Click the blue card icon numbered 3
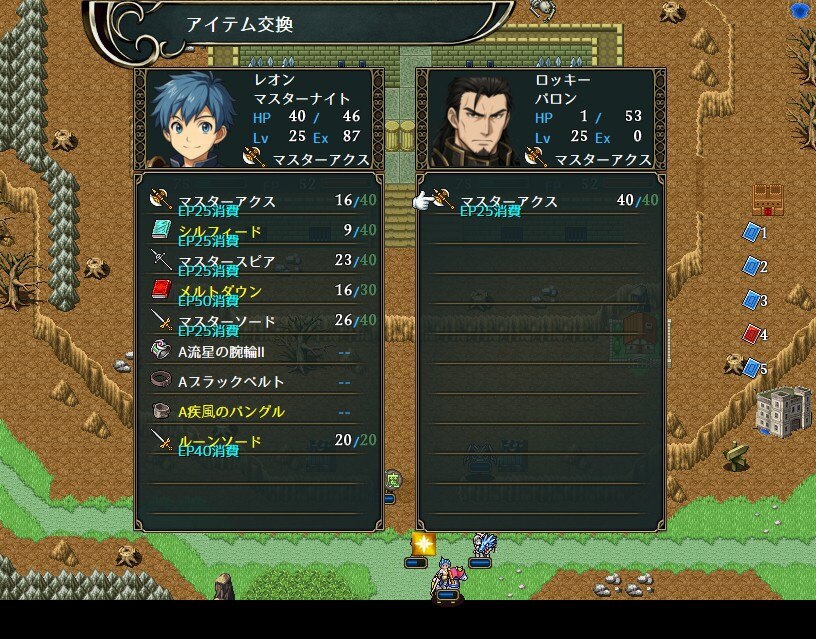The image size is (816, 639). [x=752, y=300]
